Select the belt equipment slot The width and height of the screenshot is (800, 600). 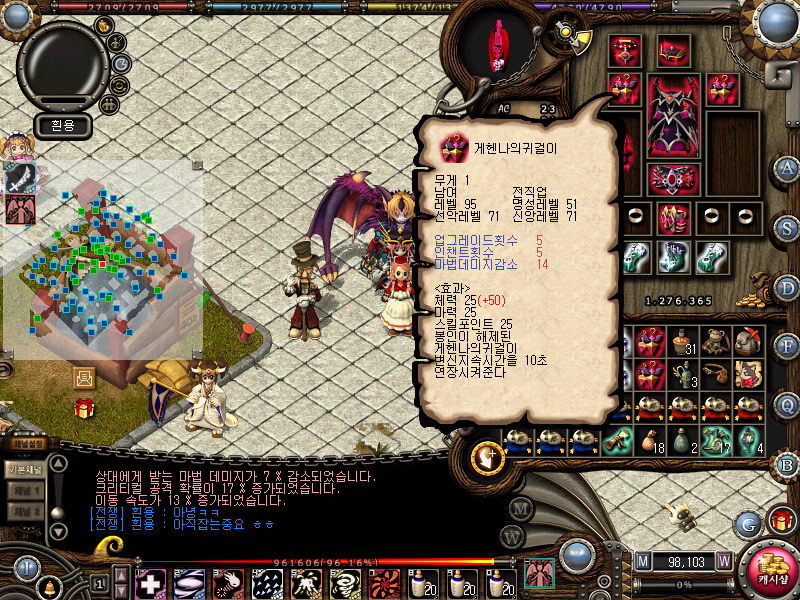(673, 179)
